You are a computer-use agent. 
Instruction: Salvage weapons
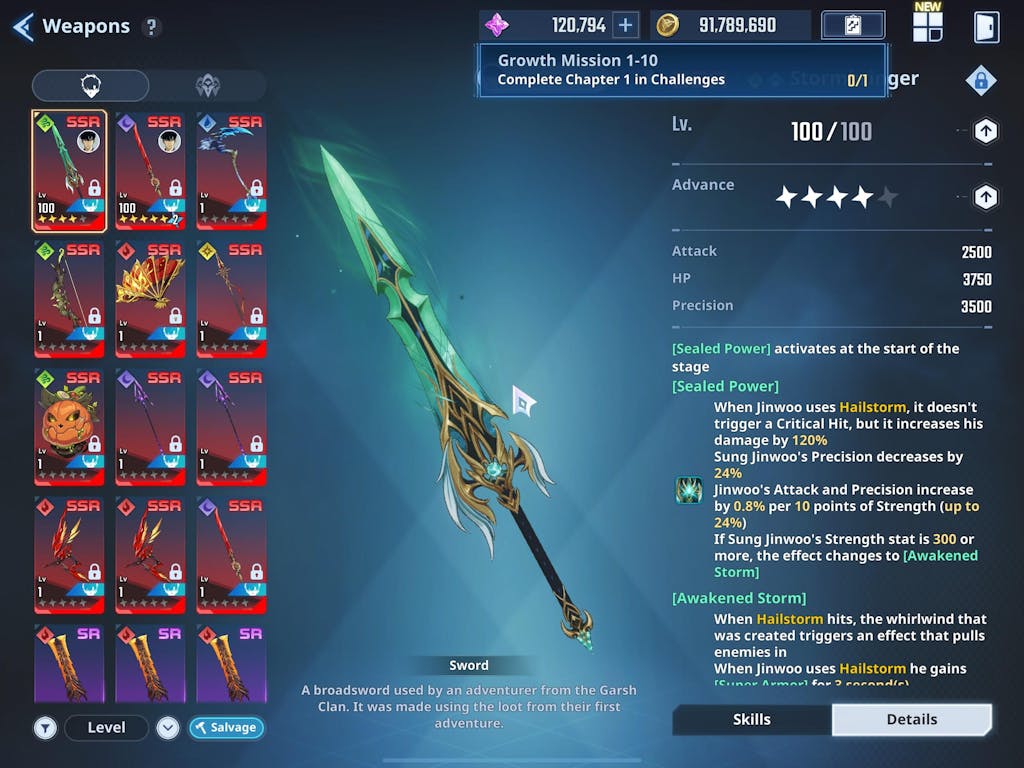click(x=226, y=727)
